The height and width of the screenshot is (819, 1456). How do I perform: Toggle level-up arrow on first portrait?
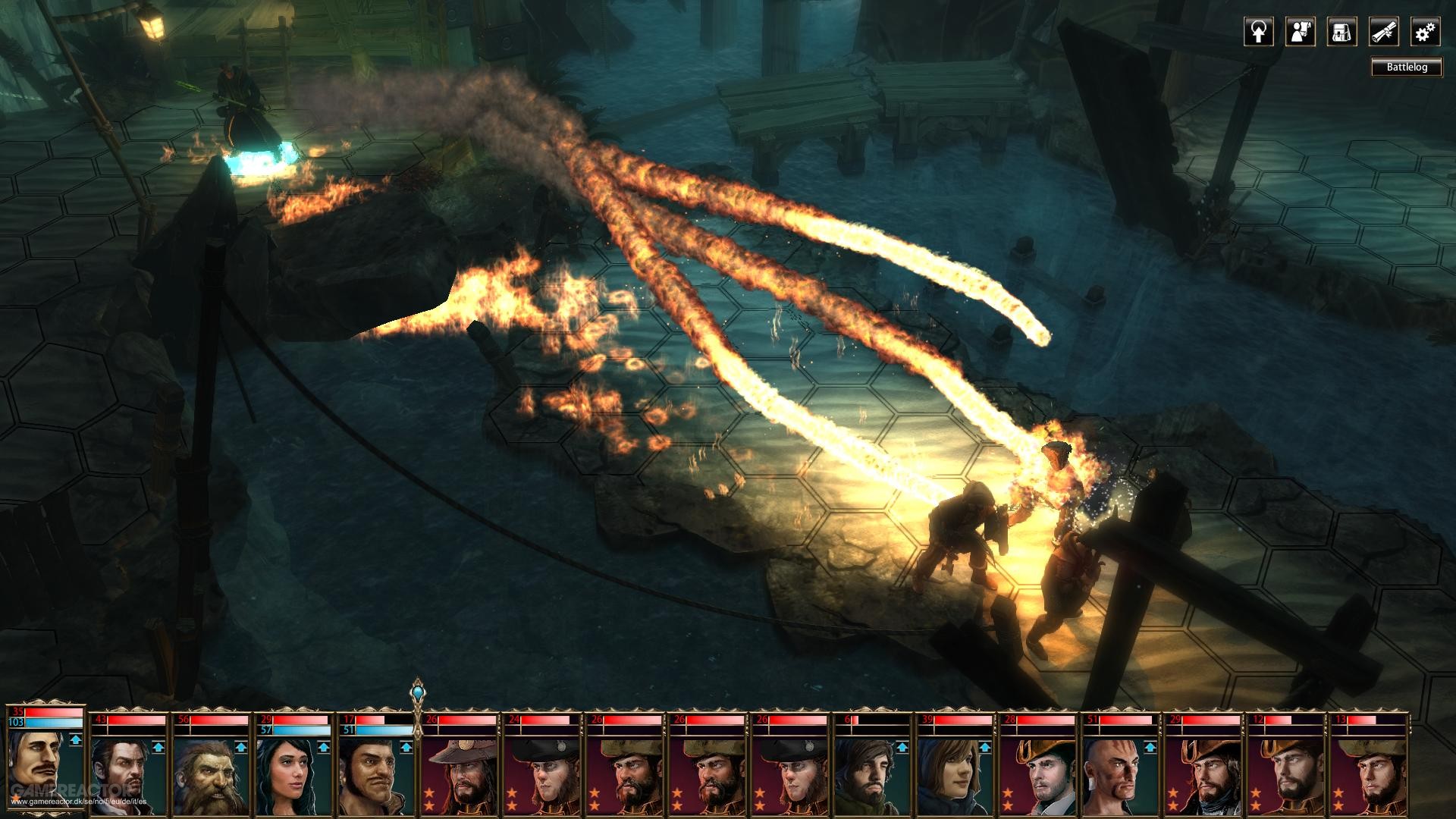pos(74,739)
